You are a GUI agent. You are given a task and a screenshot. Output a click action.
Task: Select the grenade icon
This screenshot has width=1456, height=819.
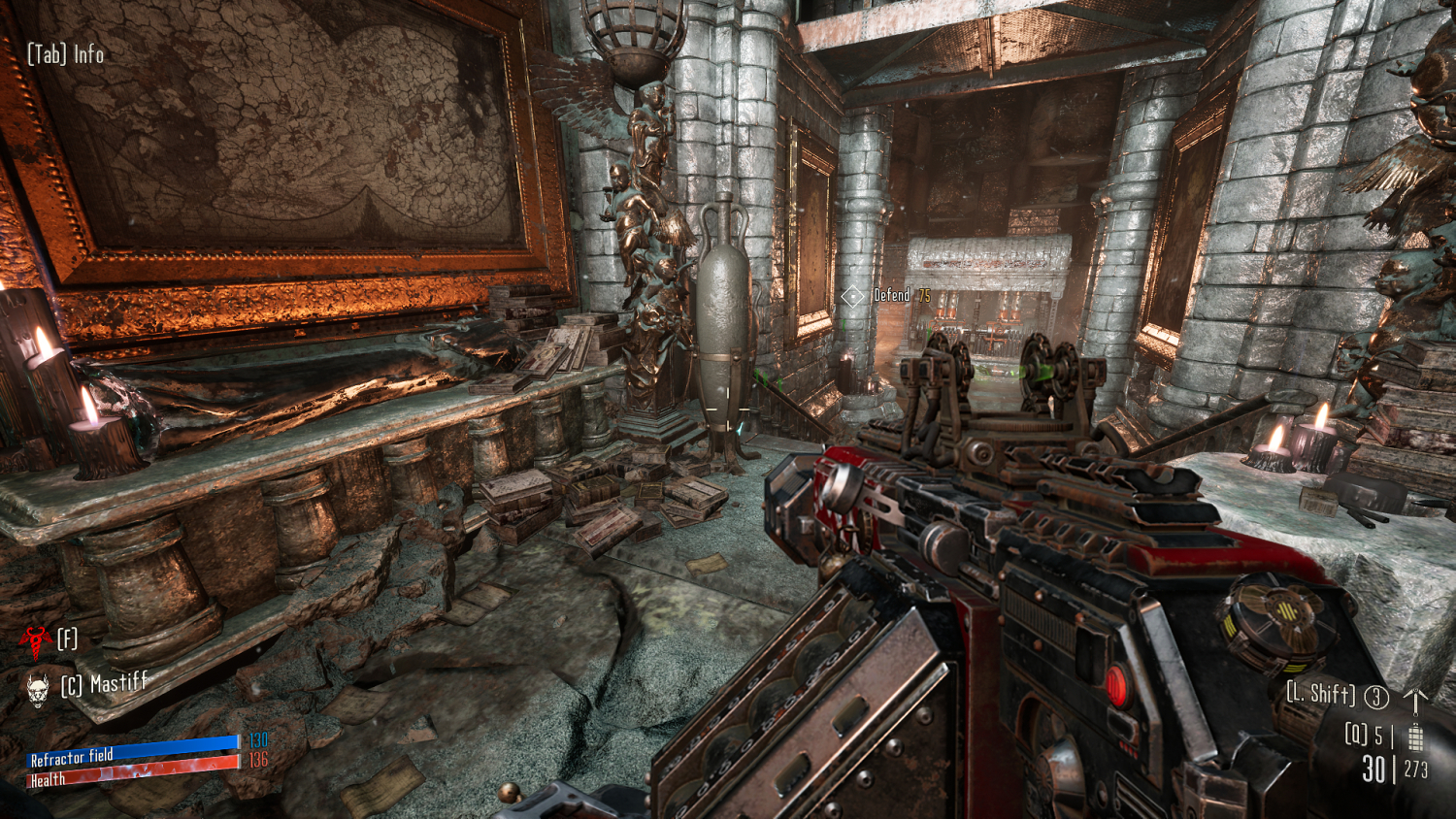pos(1415,737)
